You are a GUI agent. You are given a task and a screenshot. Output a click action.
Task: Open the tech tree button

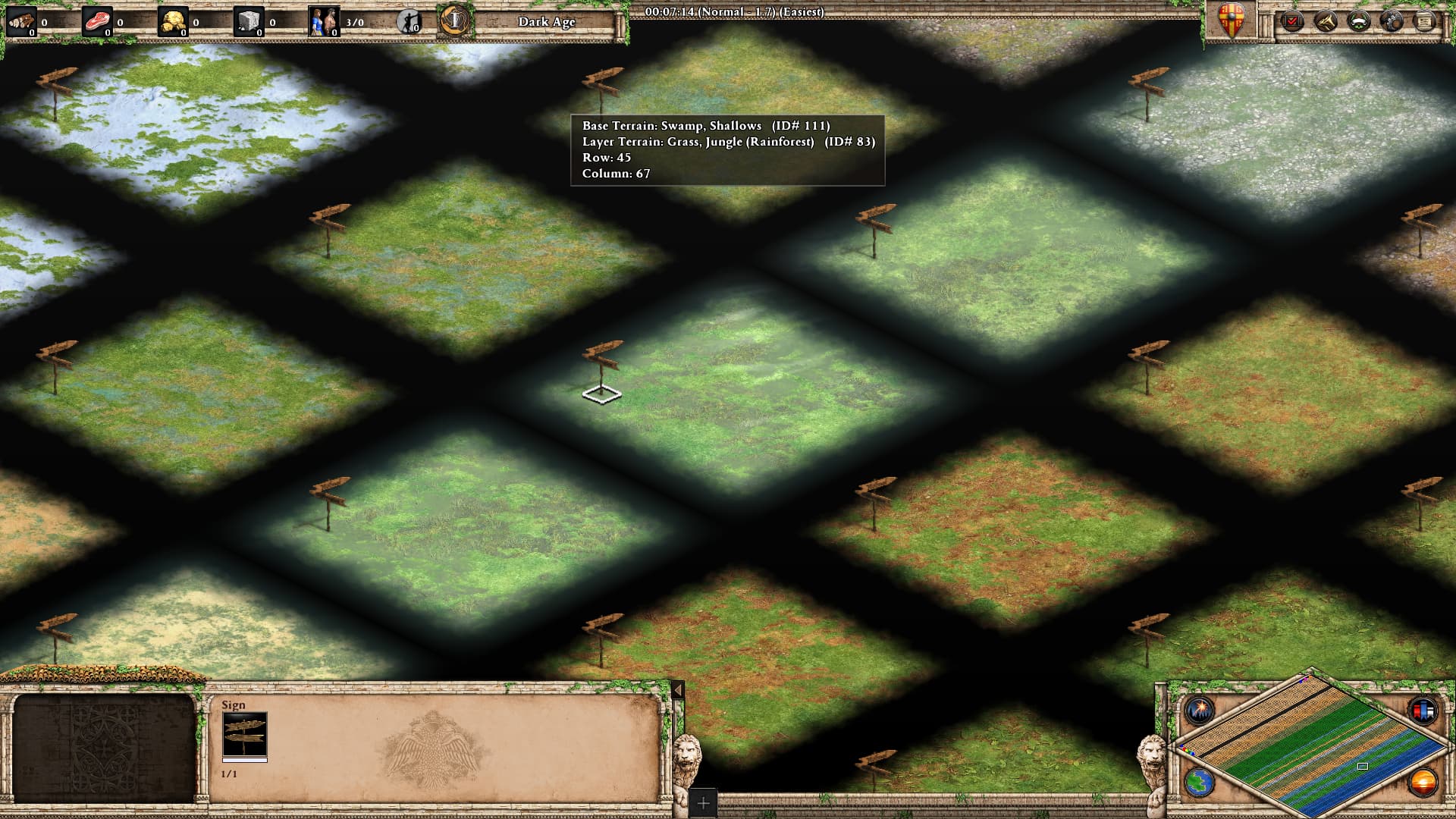(x=1326, y=20)
